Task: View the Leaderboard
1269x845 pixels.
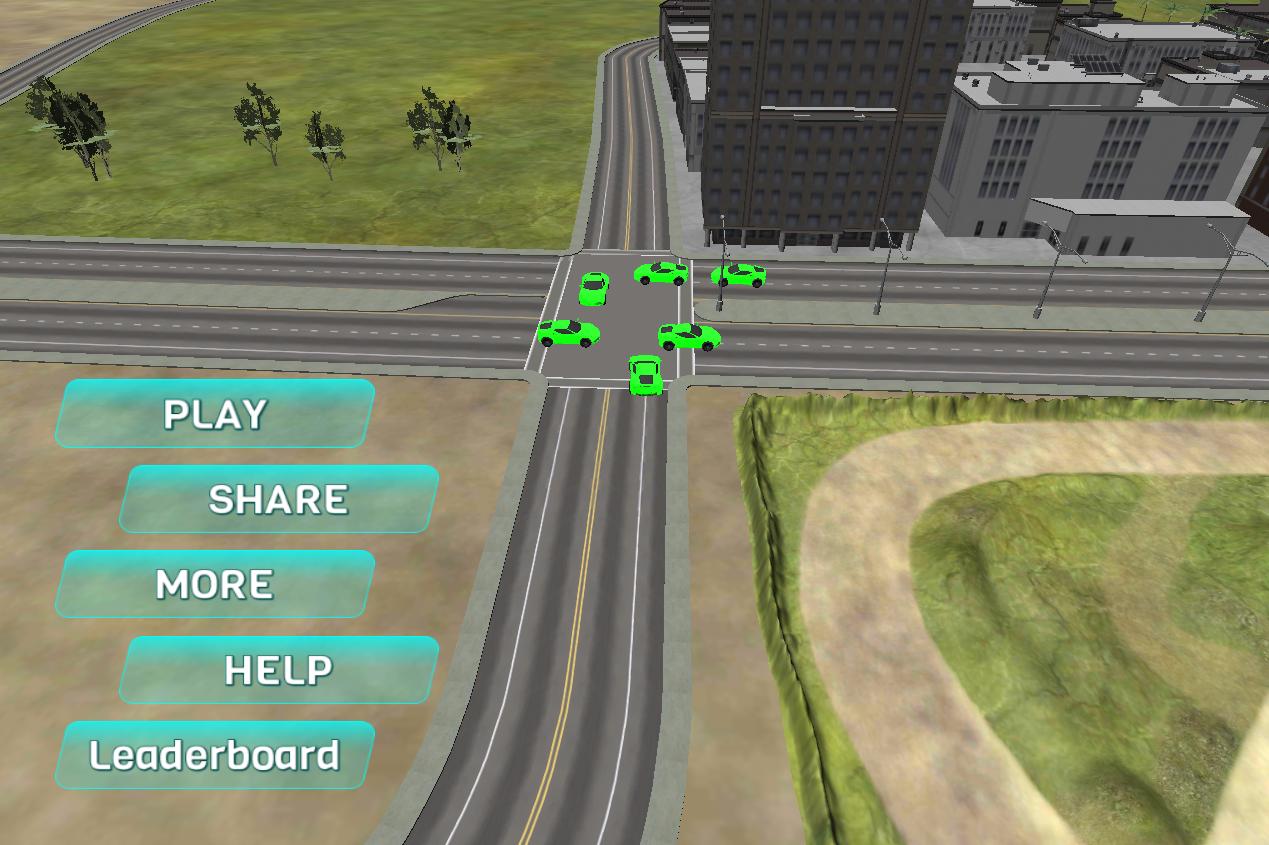Action: coord(215,755)
